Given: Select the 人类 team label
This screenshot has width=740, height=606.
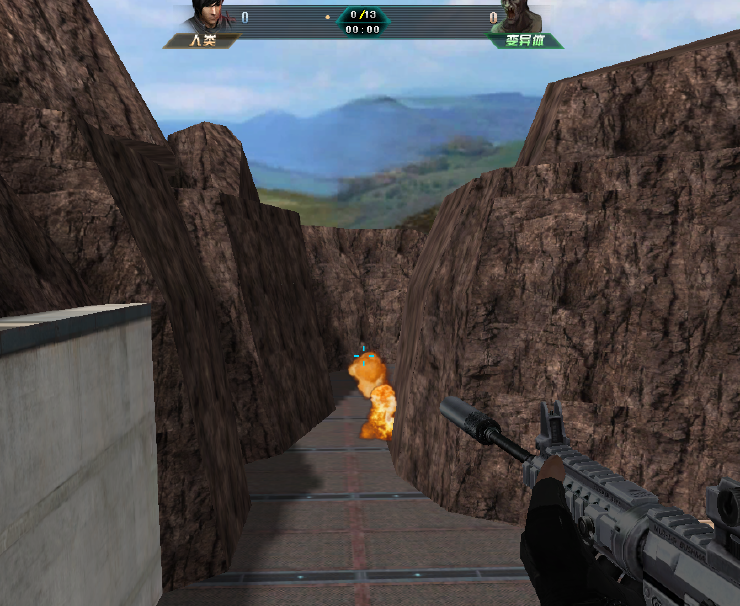Looking at the screenshot, I should pos(202,41).
